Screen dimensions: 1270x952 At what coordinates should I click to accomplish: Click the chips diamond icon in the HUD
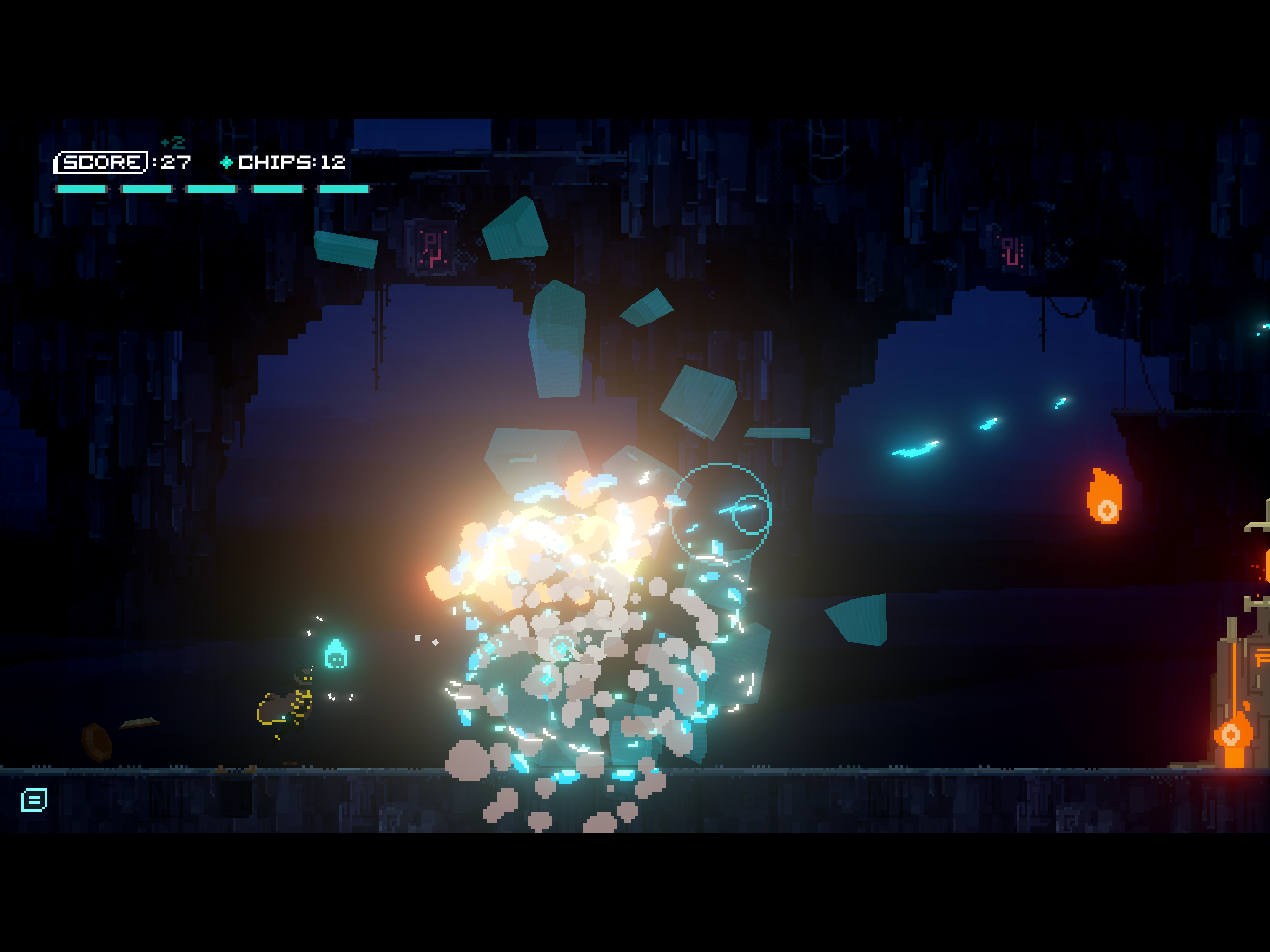tap(226, 163)
